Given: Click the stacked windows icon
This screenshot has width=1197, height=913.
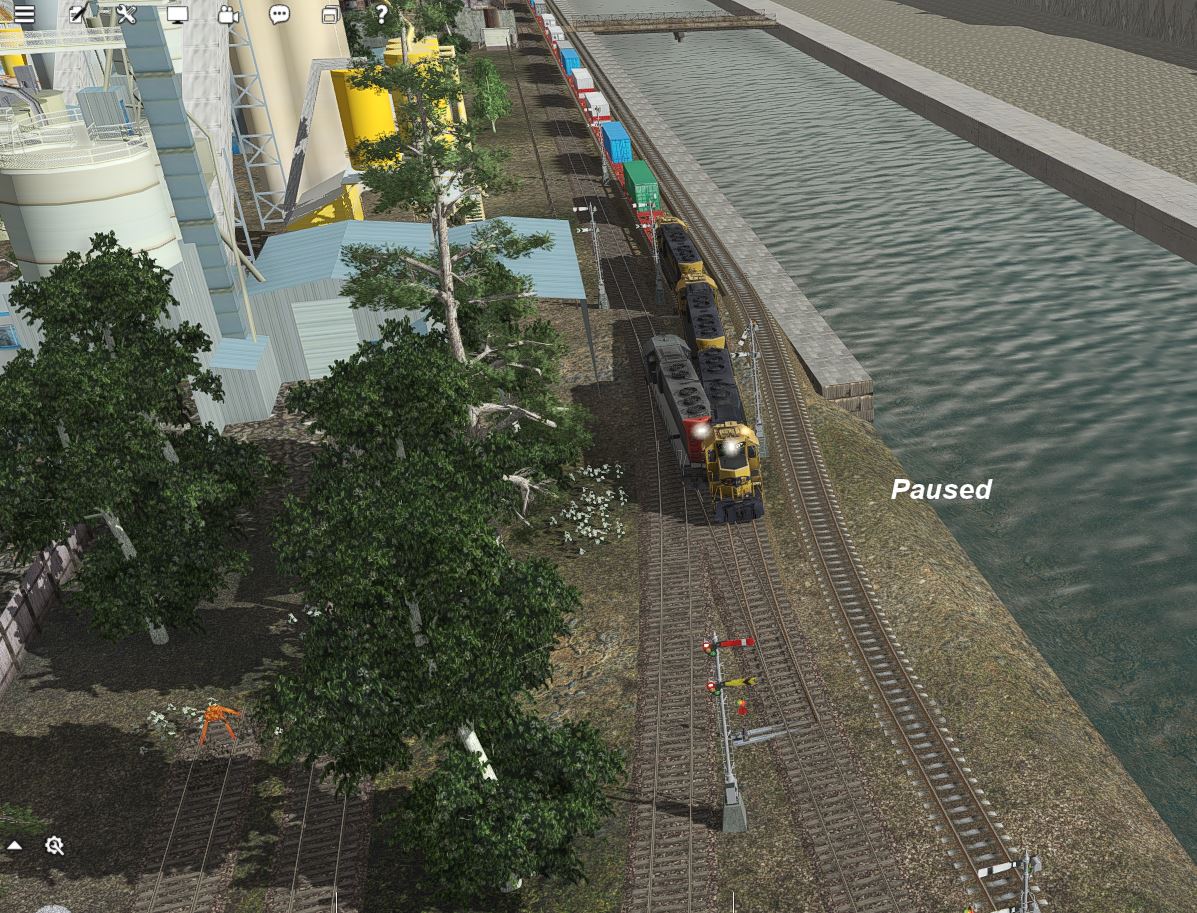Looking at the screenshot, I should (x=331, y=15).
